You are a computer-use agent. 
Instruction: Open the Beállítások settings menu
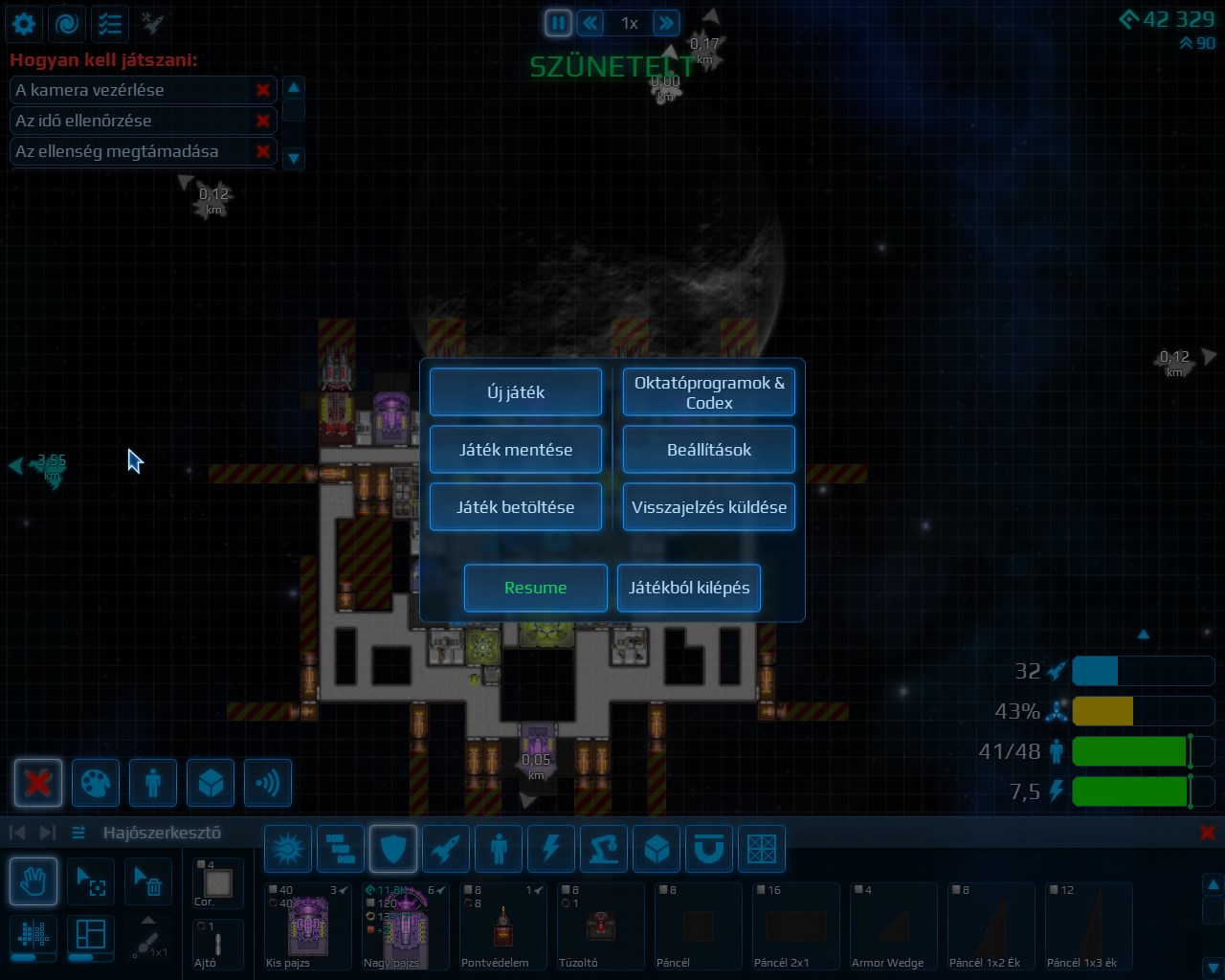click(709, 450)
